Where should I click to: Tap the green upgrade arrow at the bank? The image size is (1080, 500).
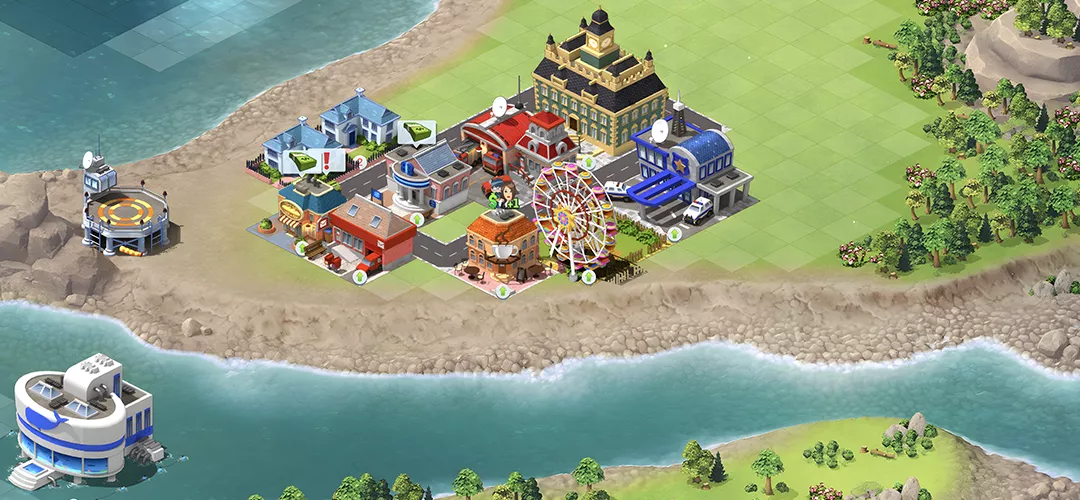pyautogui.click(x=417, y=218)
